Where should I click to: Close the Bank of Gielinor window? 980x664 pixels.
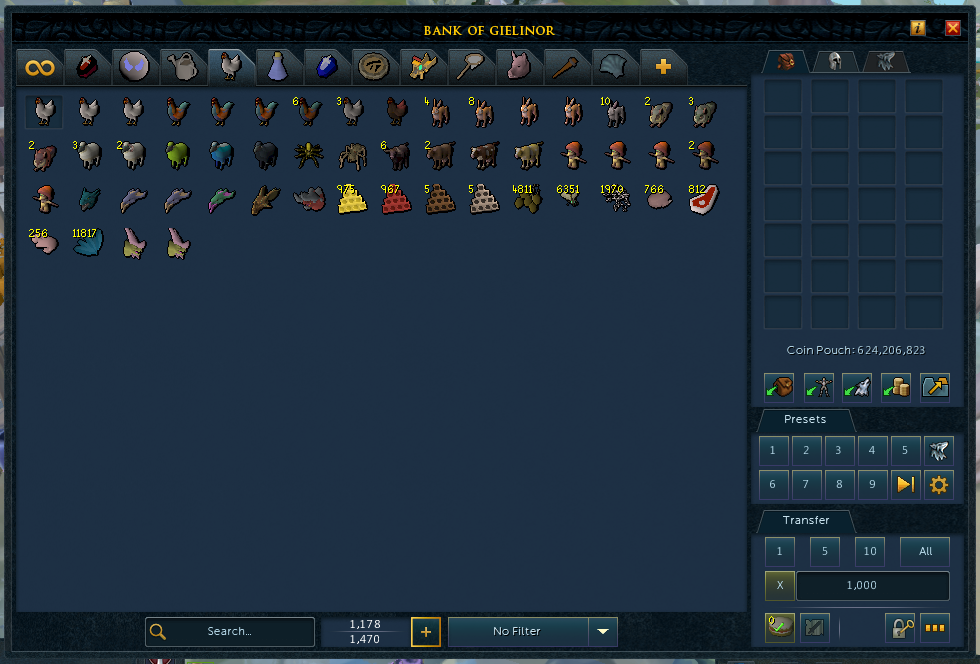[952, 28]
